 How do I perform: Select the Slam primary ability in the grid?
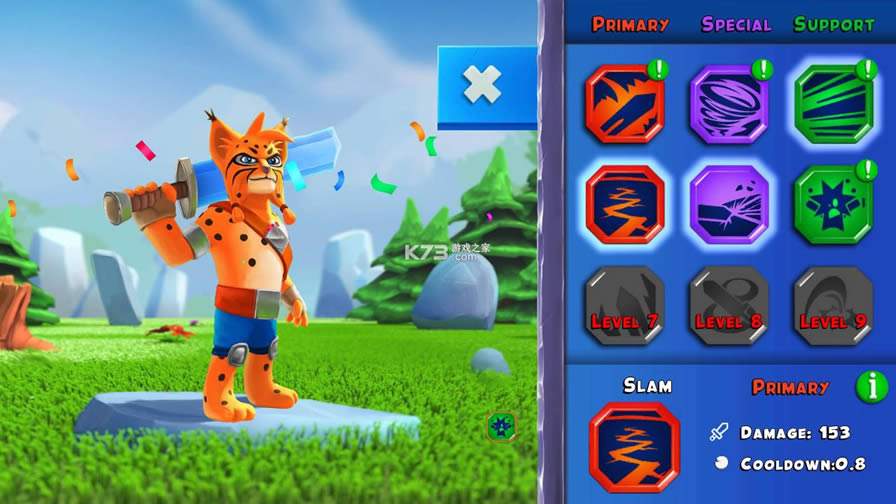pyautogui.click(x=625, y=205)
